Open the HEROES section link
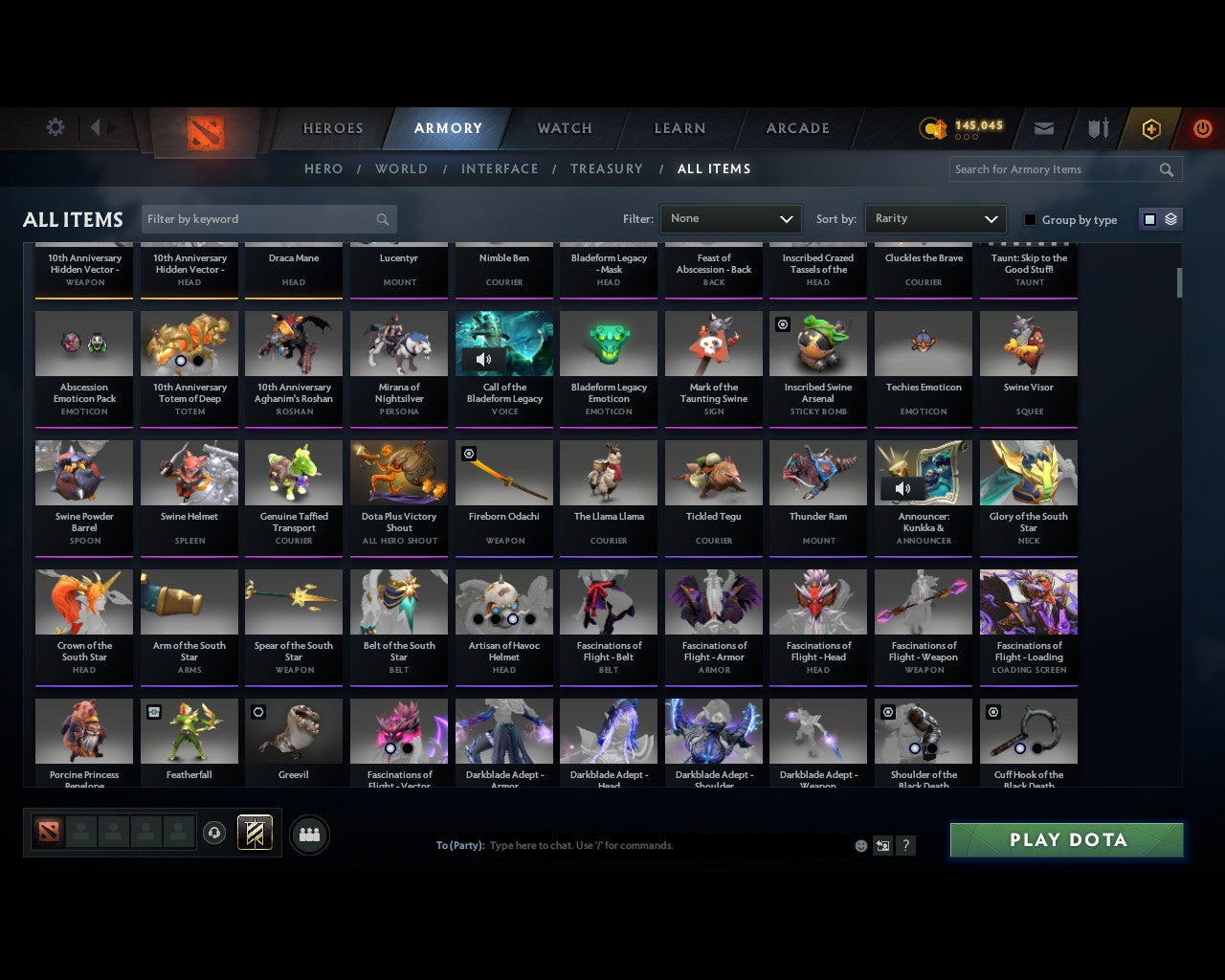This screenshot has width=1225, height=980. click(x=333, y=128)
